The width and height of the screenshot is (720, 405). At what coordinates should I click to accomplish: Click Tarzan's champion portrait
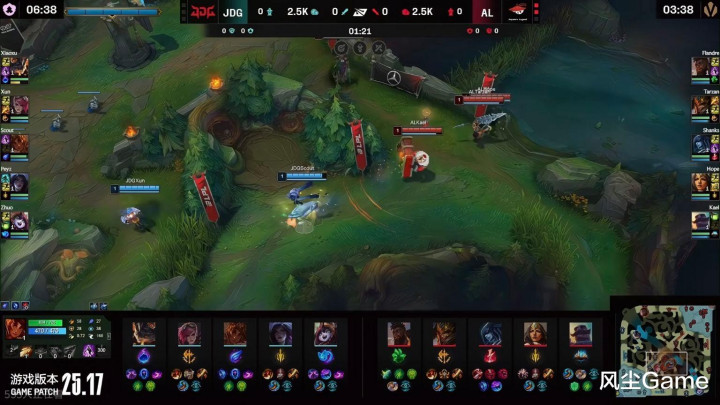pyautogui.click(x=700, y=105)
